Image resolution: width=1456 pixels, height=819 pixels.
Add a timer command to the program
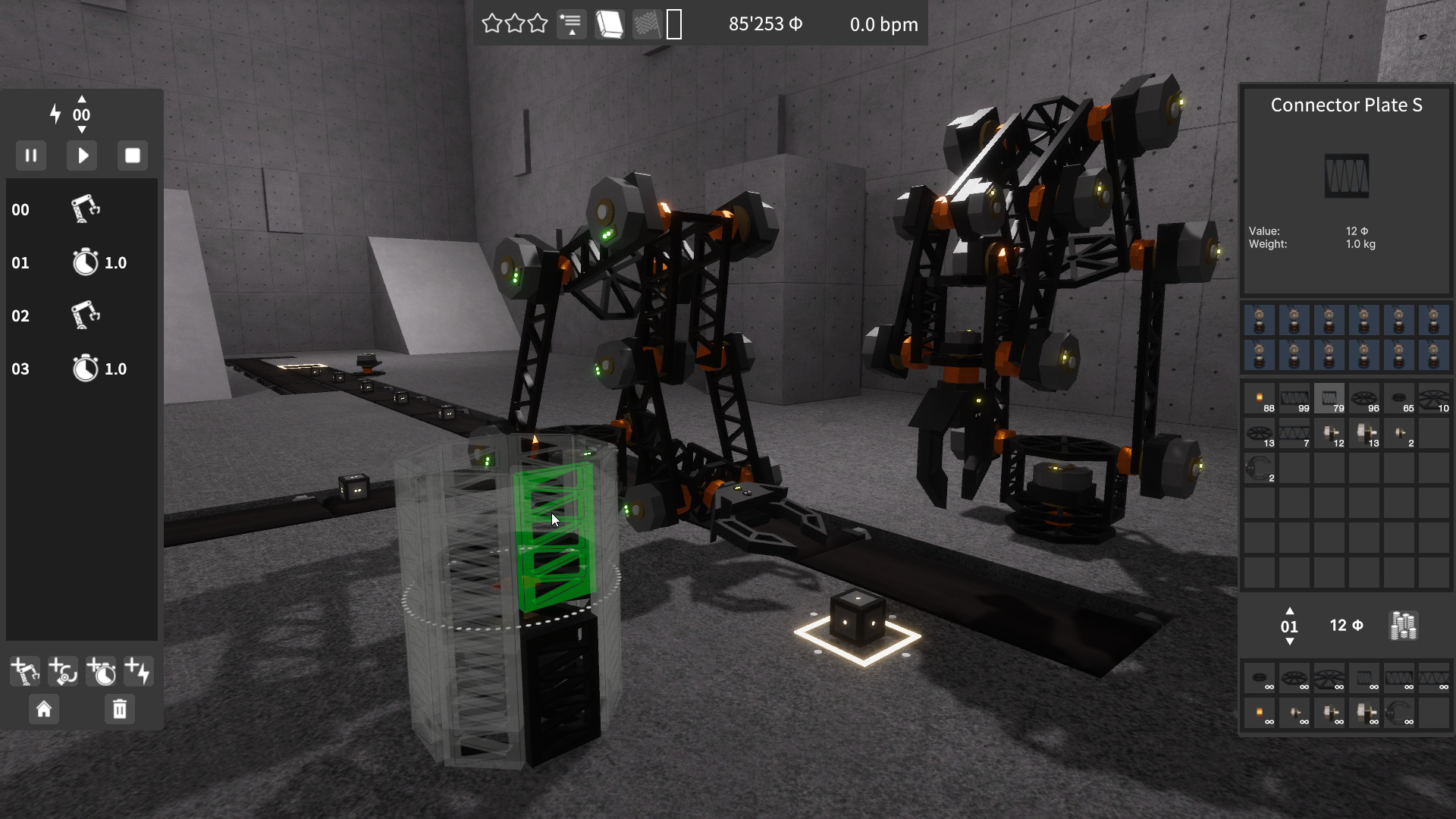click(101, 670)
